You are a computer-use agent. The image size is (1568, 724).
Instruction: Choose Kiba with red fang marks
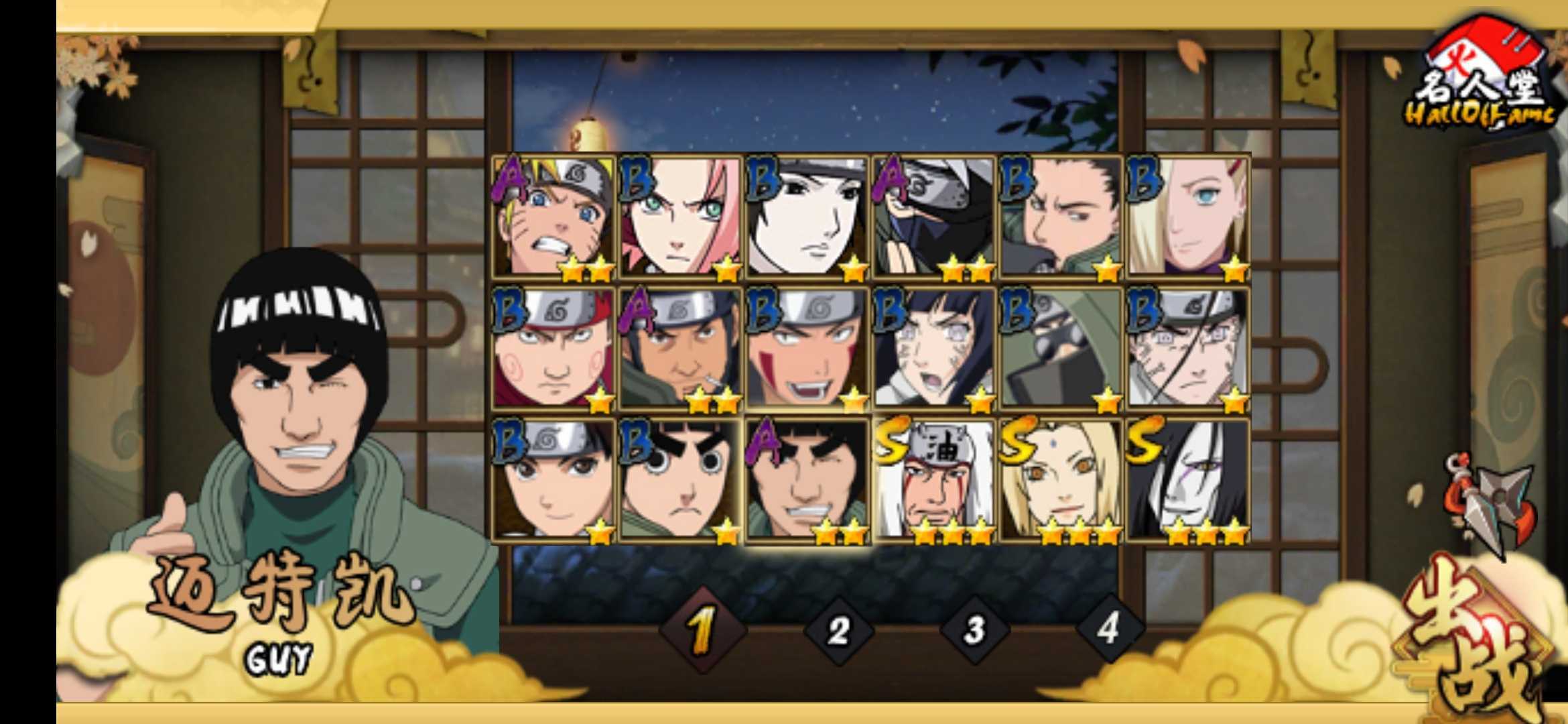tap(807, 349)
